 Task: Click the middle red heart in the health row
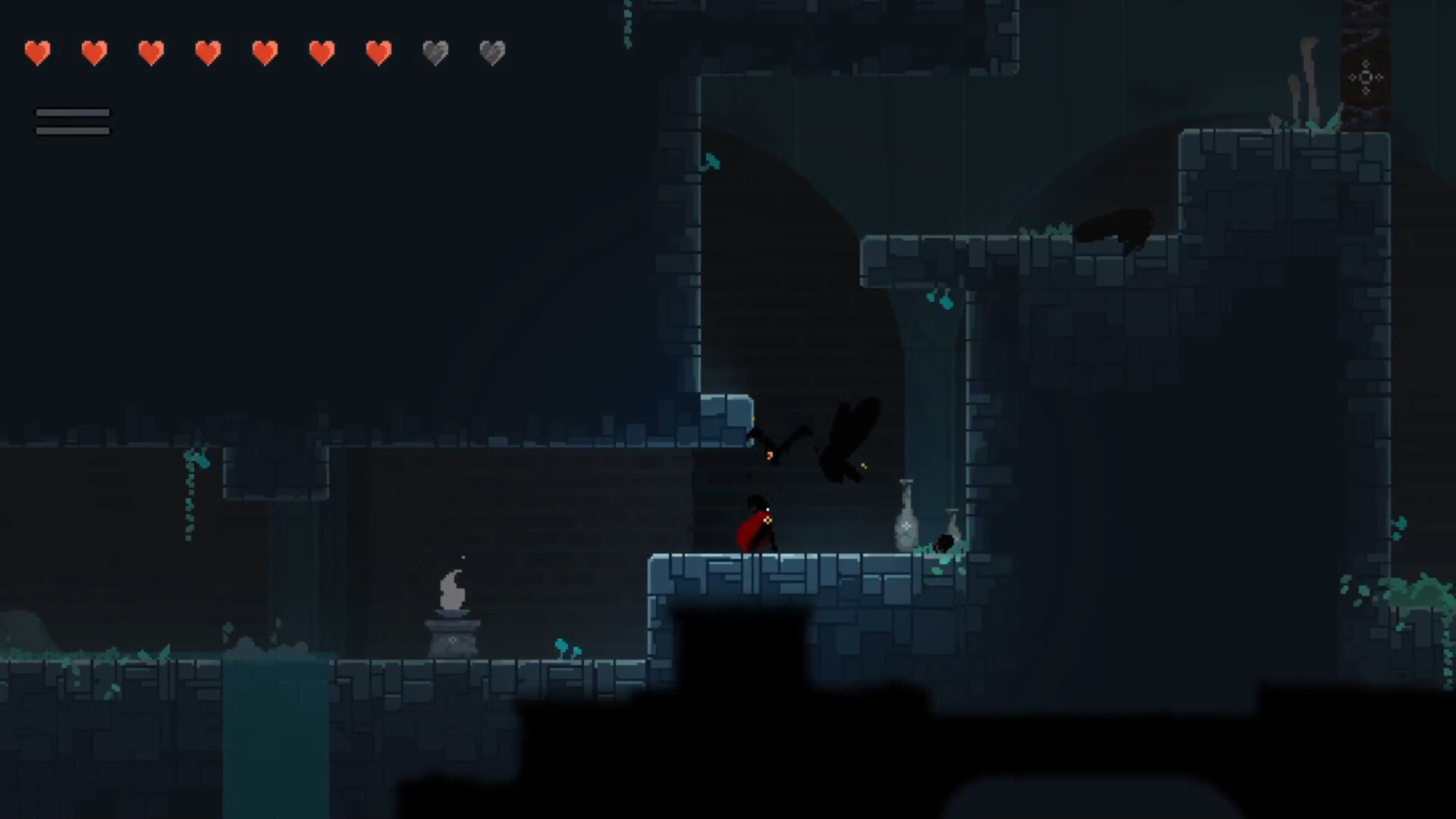click(x=208, y=53)
